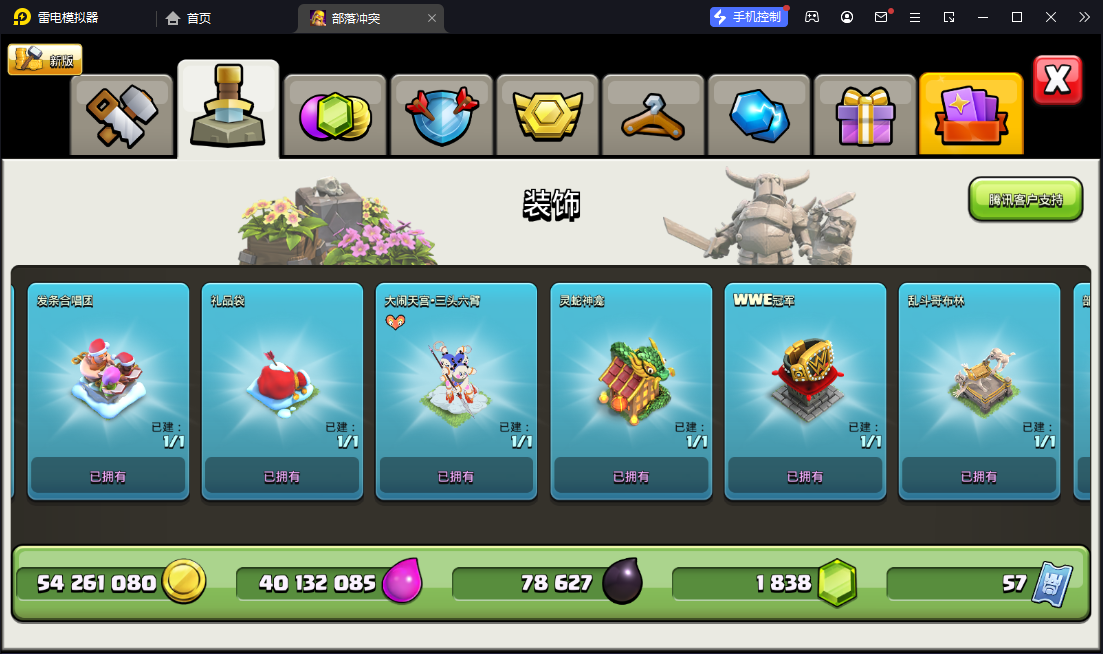Screen dimensions: 1103x654
Task: Select the gold hexagon badge tab
Action: 548,115
